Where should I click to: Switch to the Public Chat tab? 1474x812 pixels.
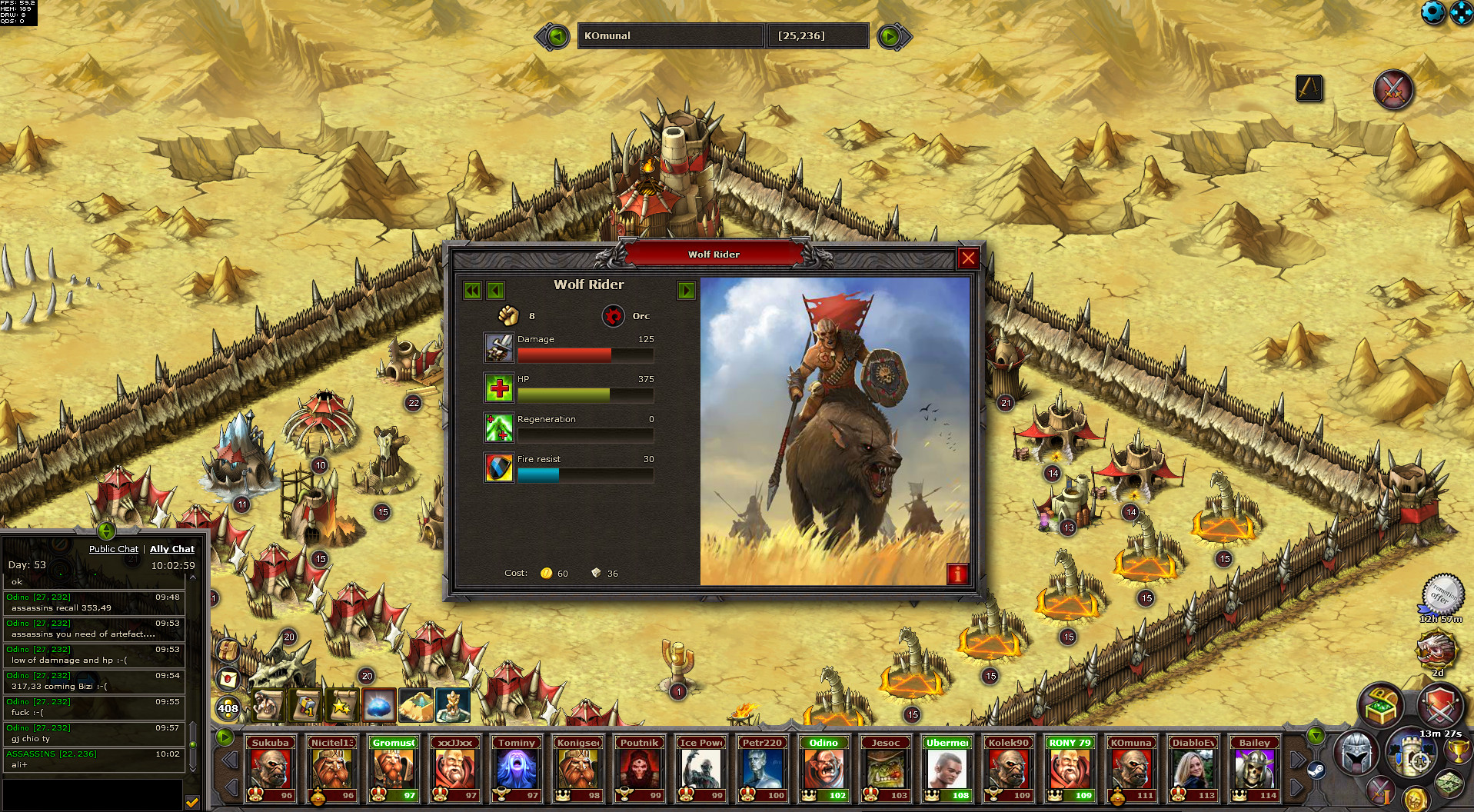coord(113,549)
